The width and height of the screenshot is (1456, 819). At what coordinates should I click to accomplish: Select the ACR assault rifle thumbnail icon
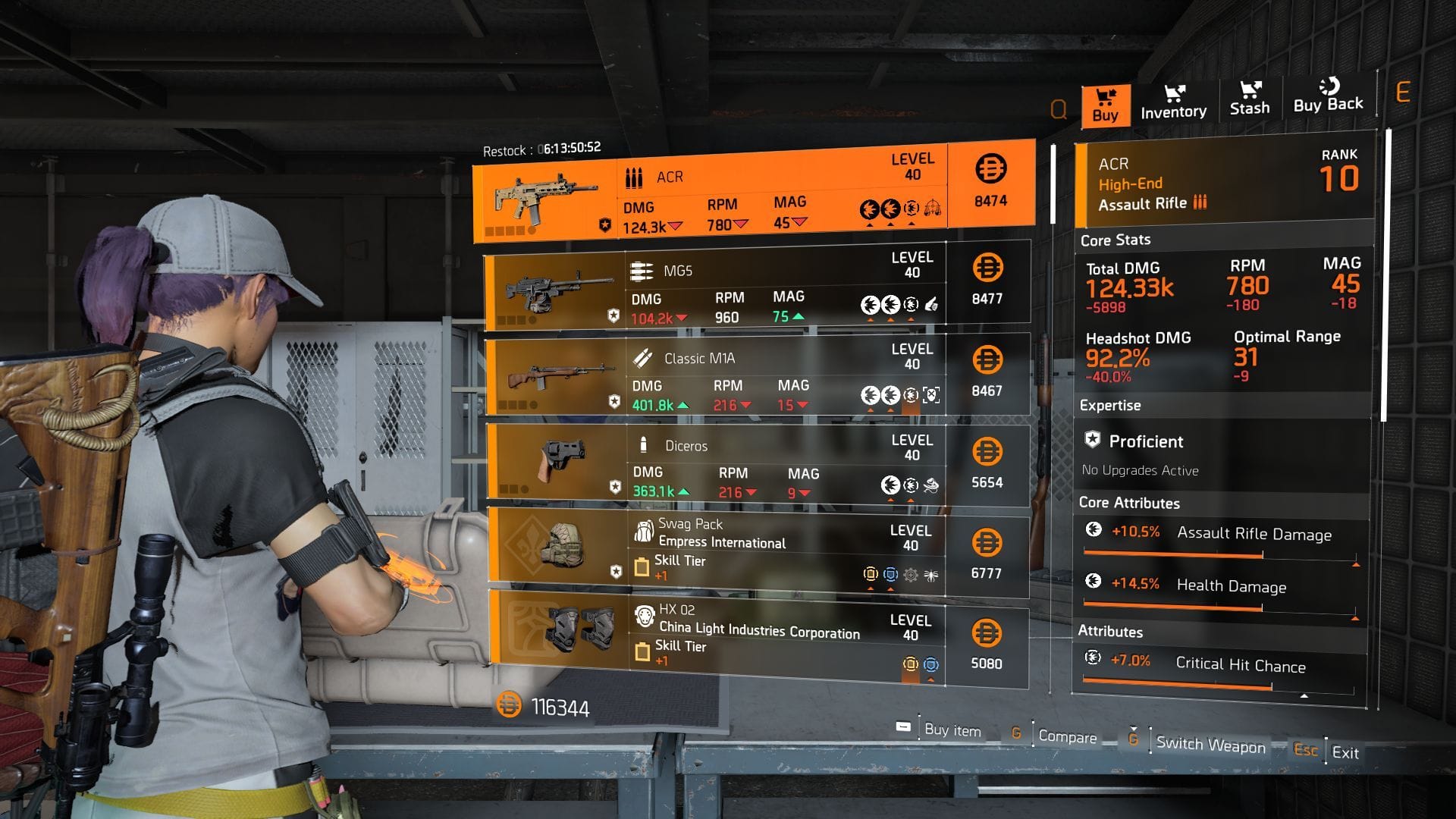click(x=542, y=196)
